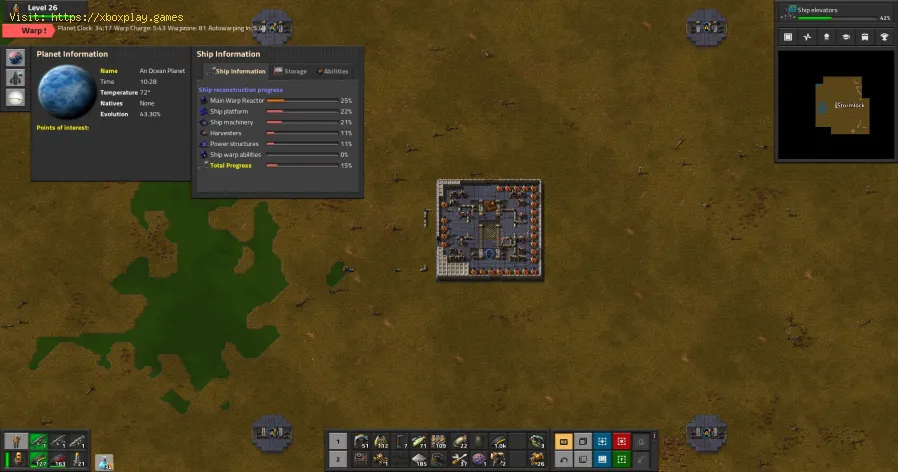Click the minimap
Image resolution: width=898 pixels, height=472 pixels.
point(836,104)
